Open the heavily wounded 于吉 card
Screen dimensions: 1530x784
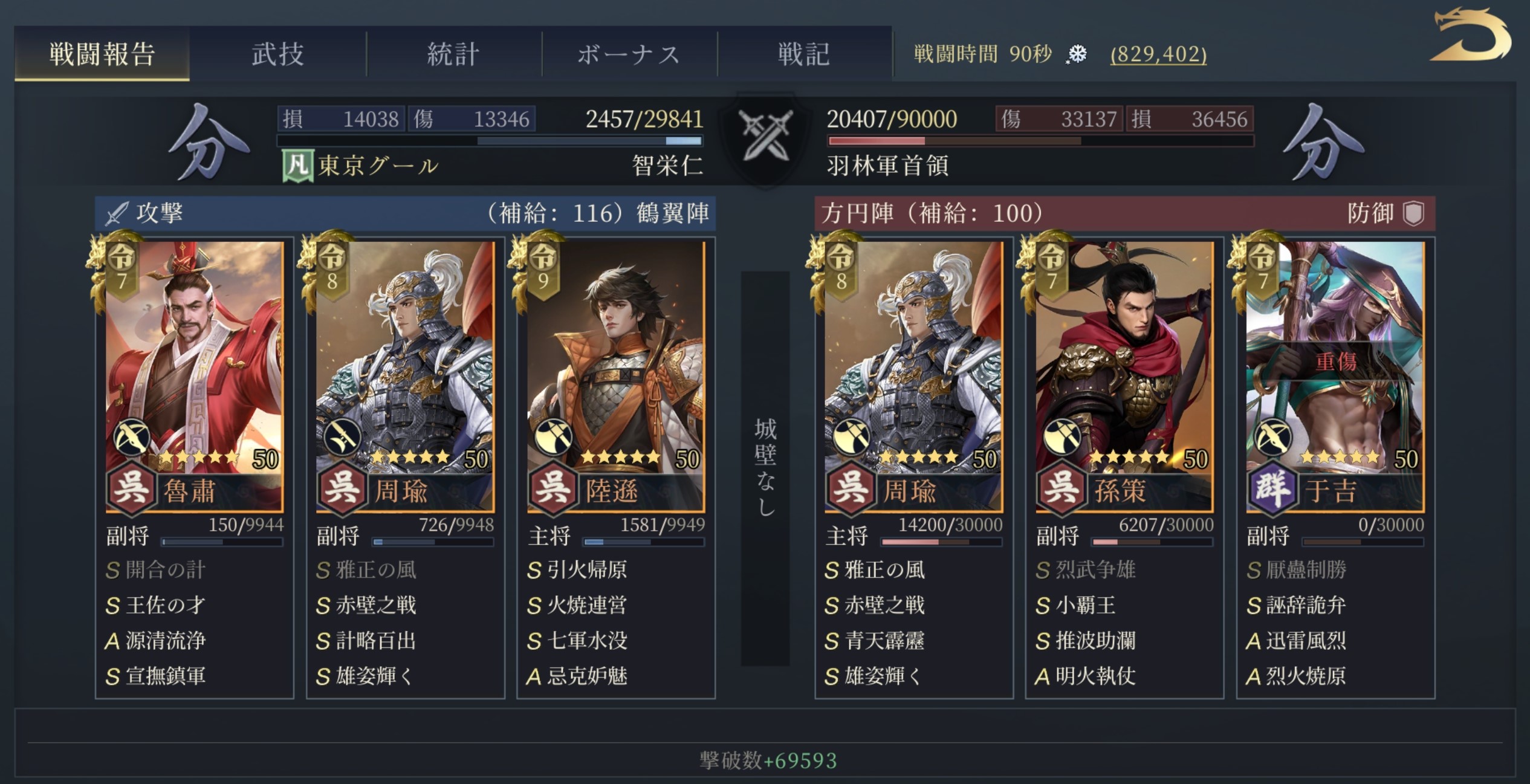1335,375
